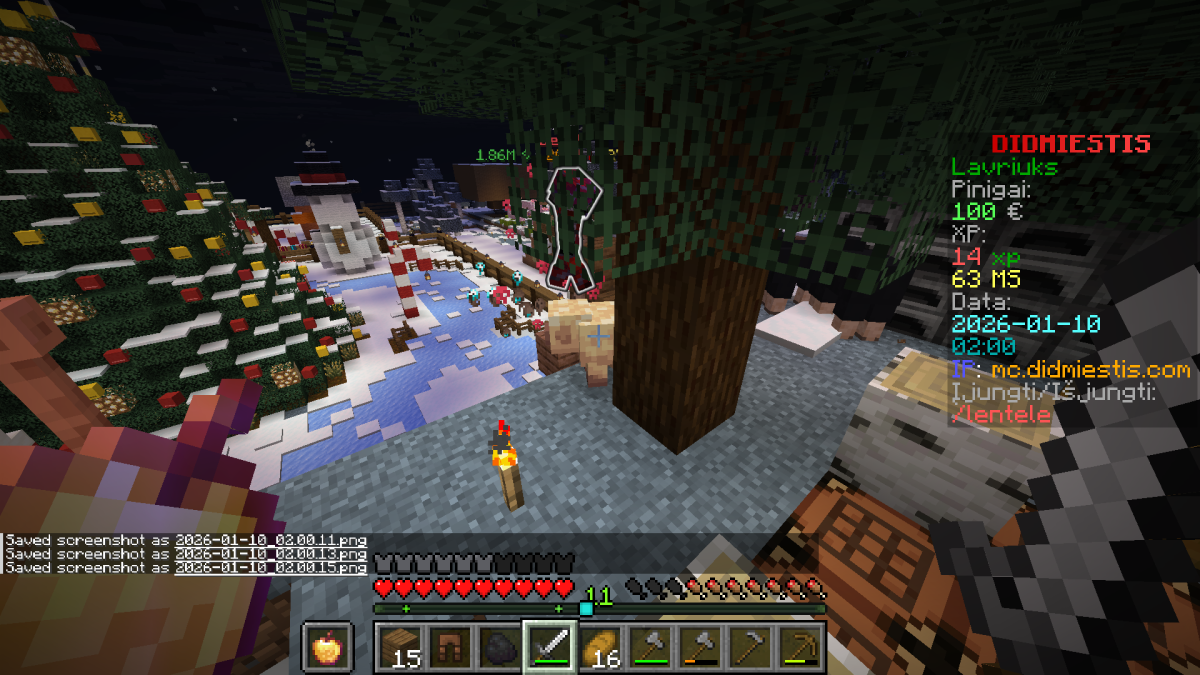Image resolution: width=1200 pixels, height=675 pixels.
Task: Select the axe with the low orange durability bar
Action: pos(700,648)
